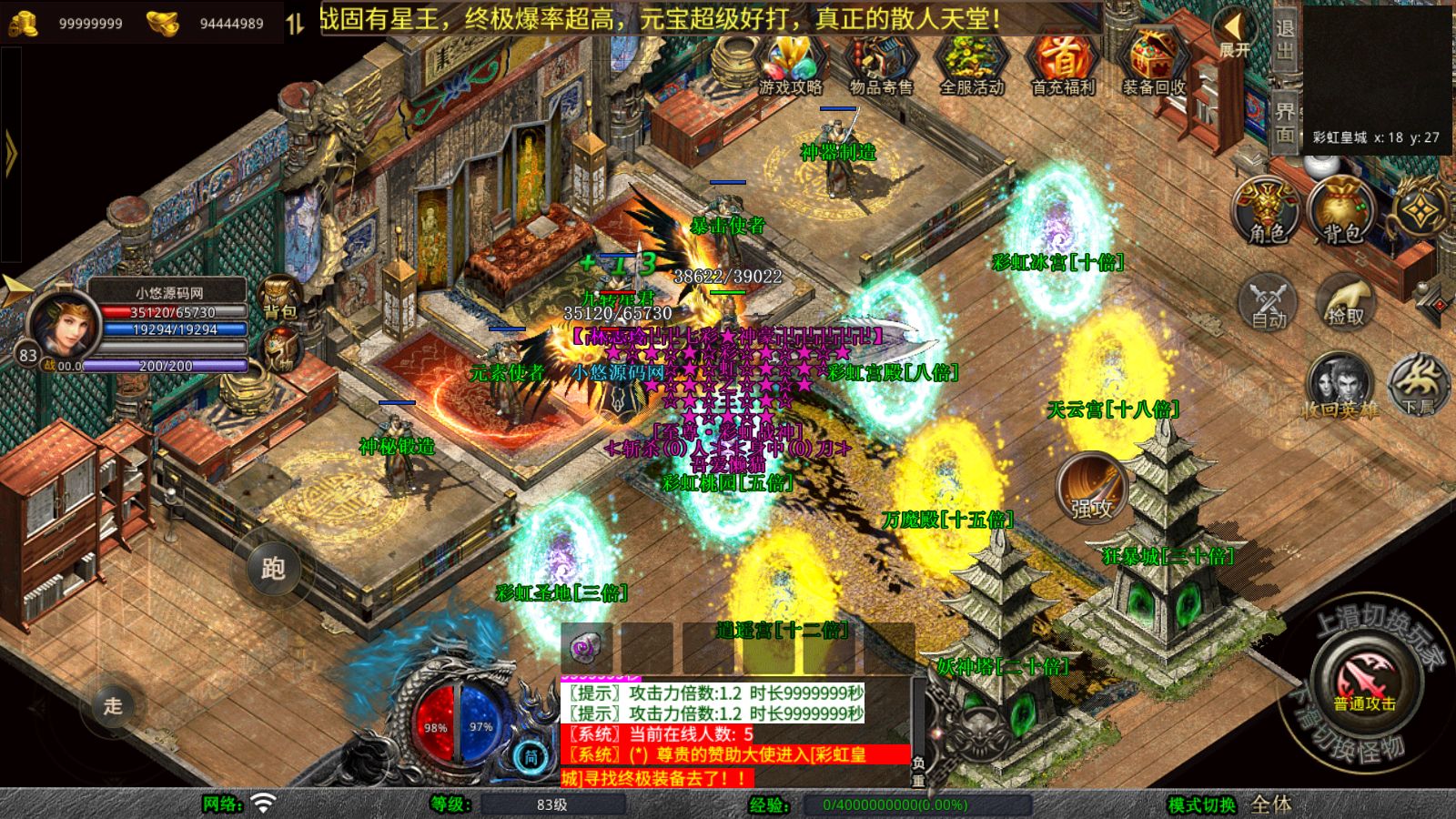Open the 人物 helmet icon beside the portrait

click(280, 350)
